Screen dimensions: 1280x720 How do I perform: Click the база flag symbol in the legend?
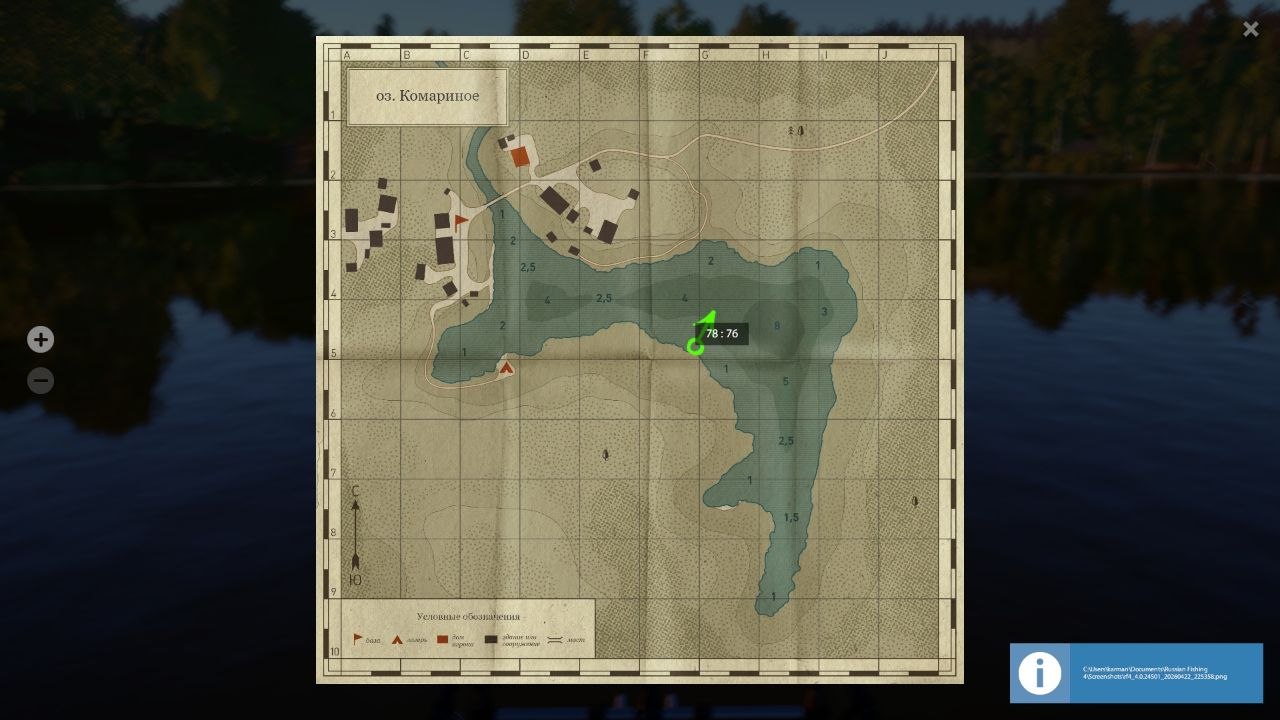tap(356, 639)
